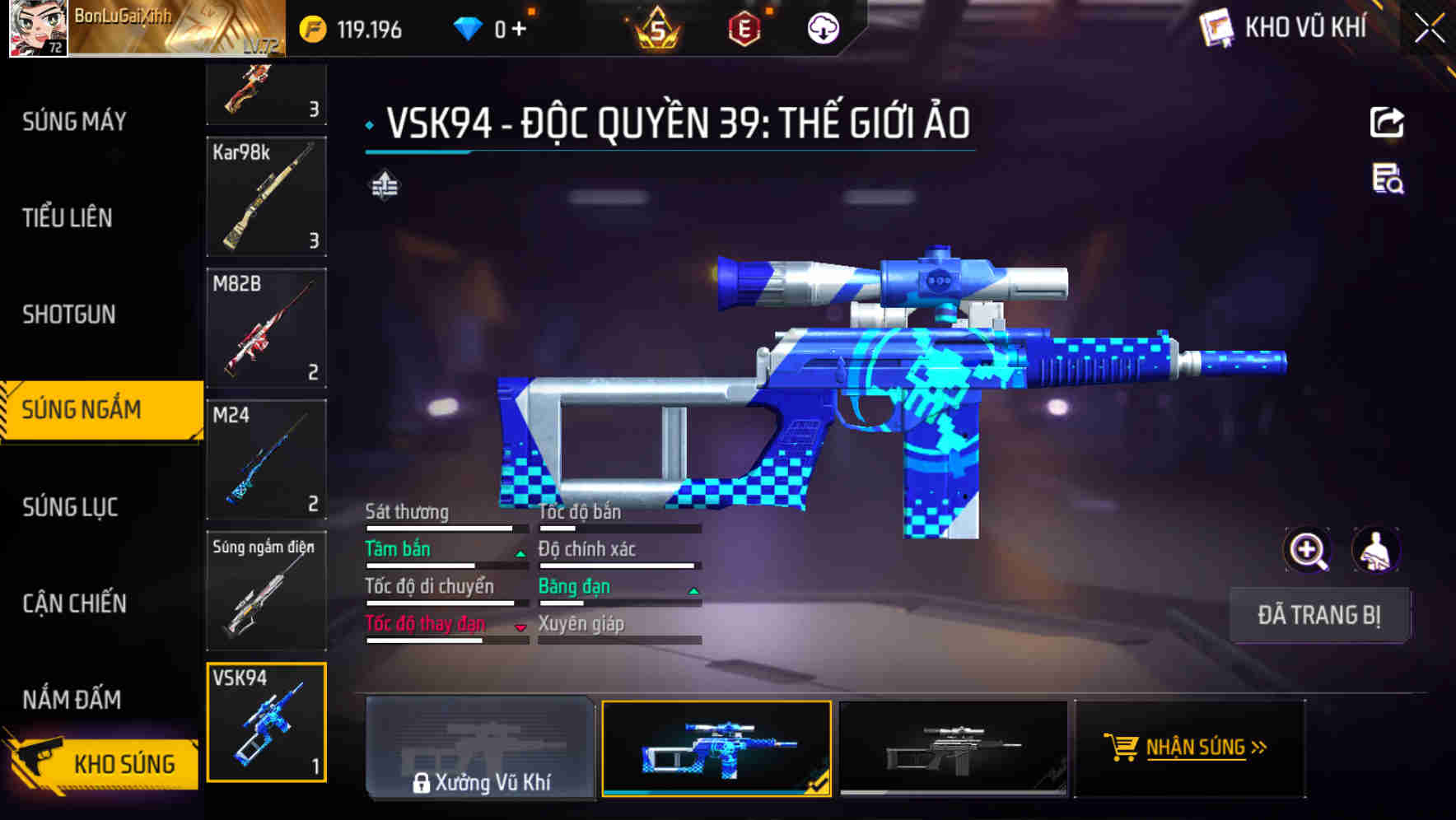Open the TIỂU LIÊN weapon category

coord(66,218)
